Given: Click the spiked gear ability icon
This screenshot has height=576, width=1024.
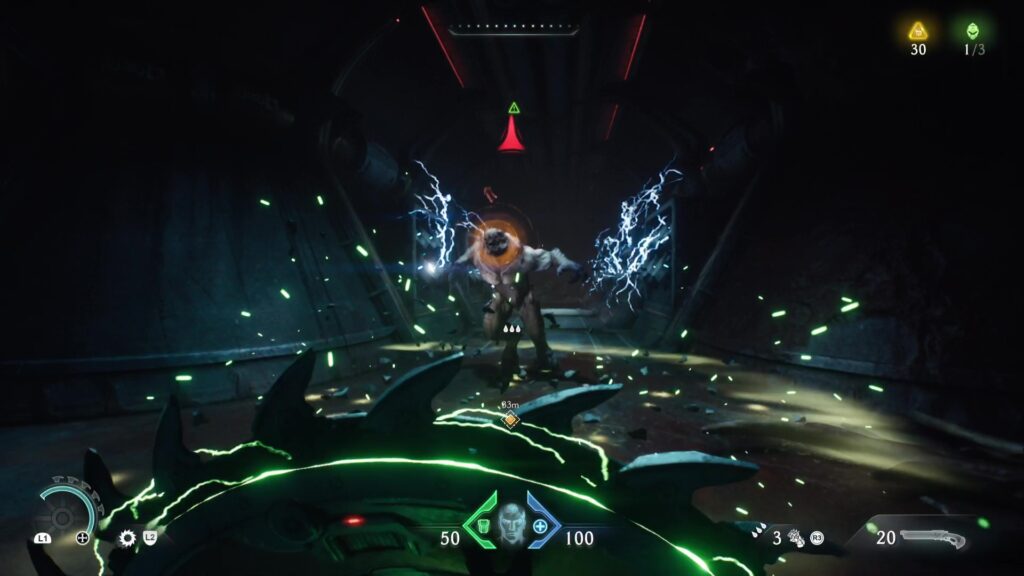Looking at the screenshot, I should (127, 538).
